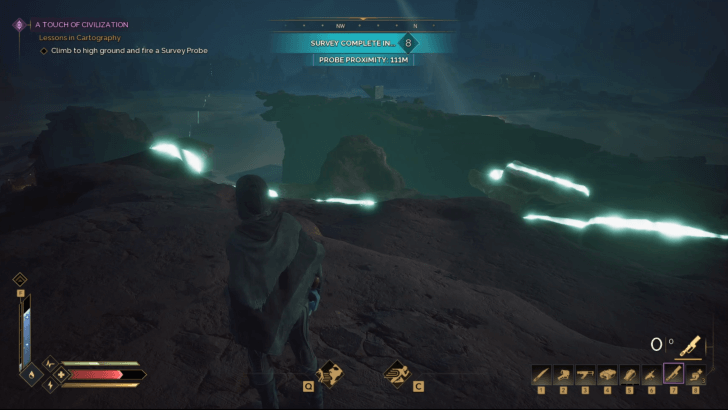Equip the rifle in hotbar slot 3
This screenshot has height=410, width=728.
585,373
